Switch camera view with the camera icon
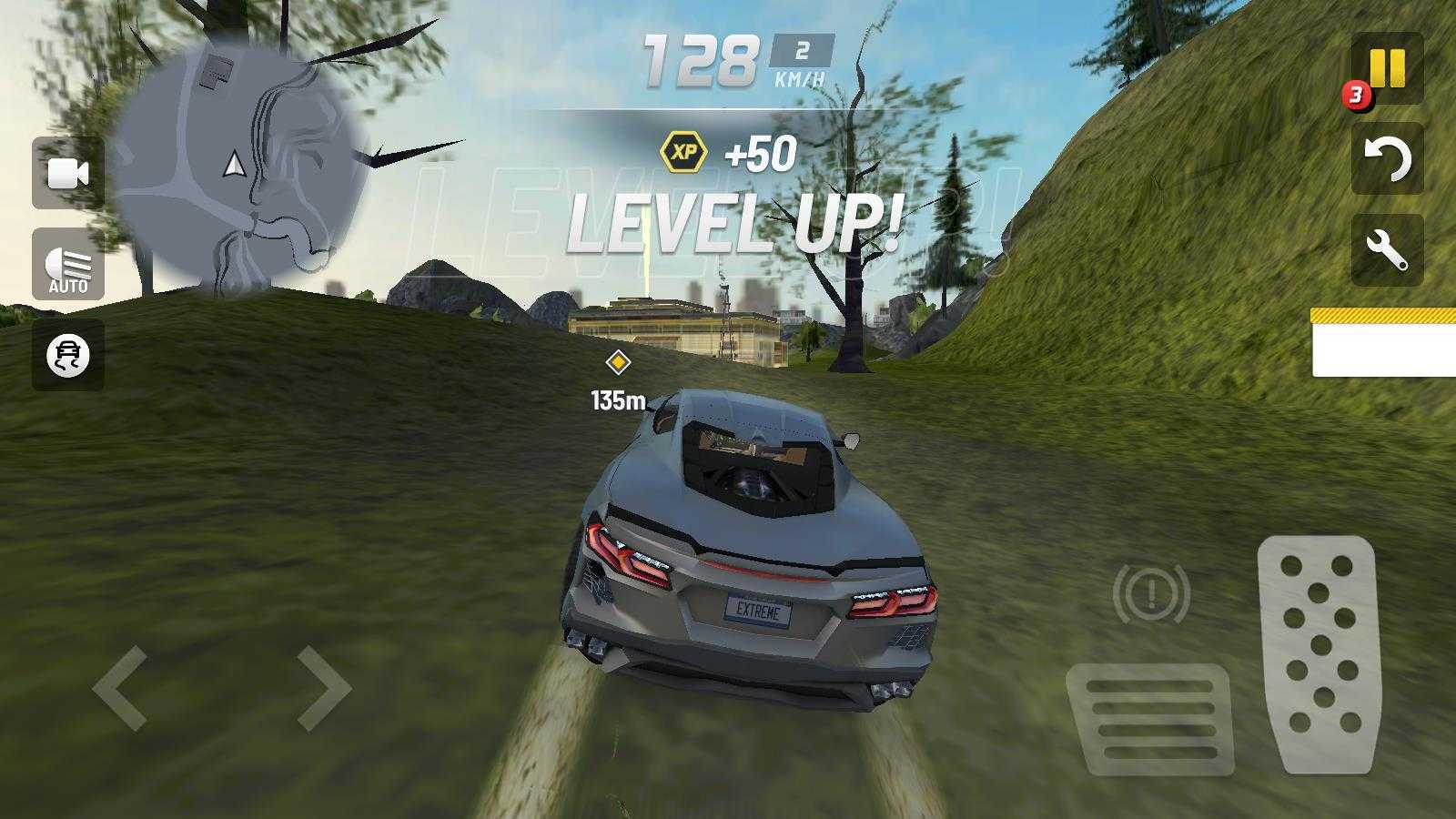This screenshot has height=819, width=1456. (68, 173)
